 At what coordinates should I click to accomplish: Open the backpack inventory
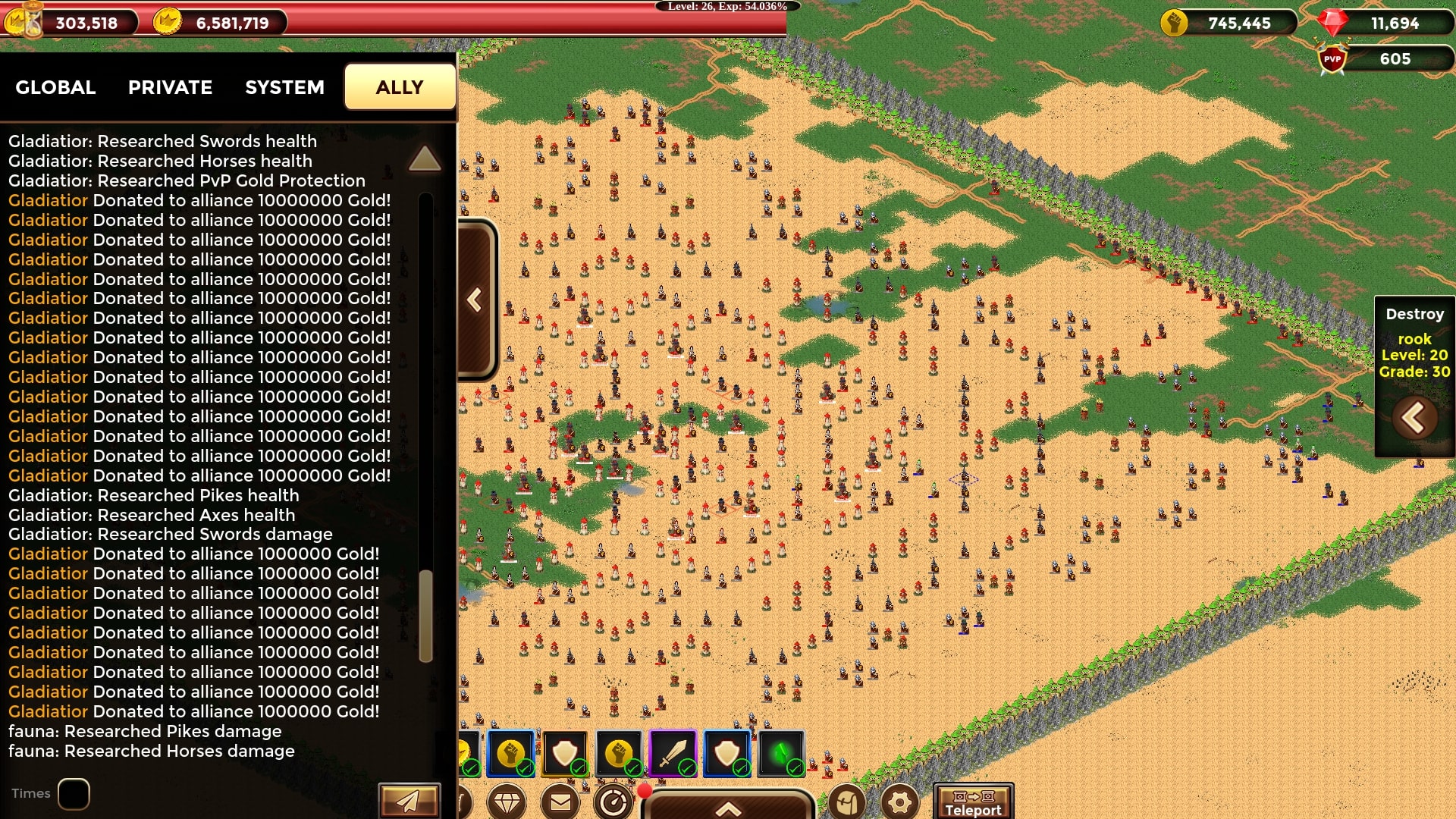coord(847,802)
